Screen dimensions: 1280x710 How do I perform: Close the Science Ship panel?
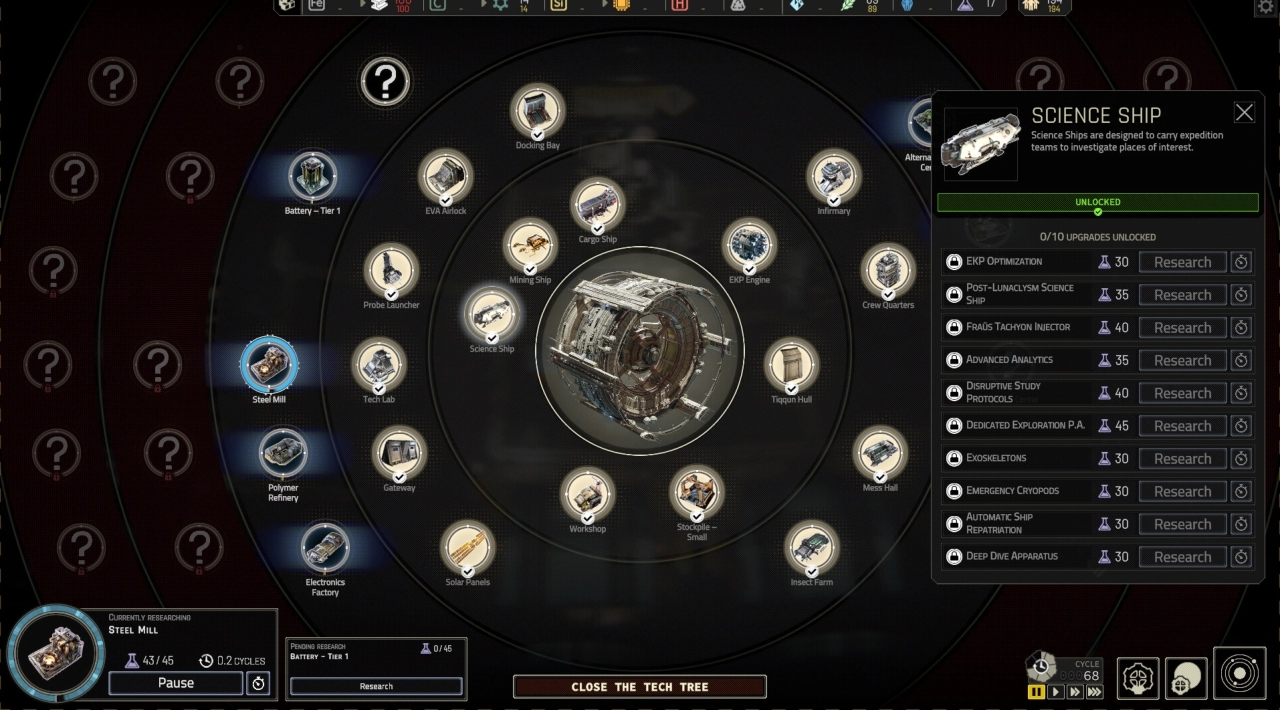1243,113
